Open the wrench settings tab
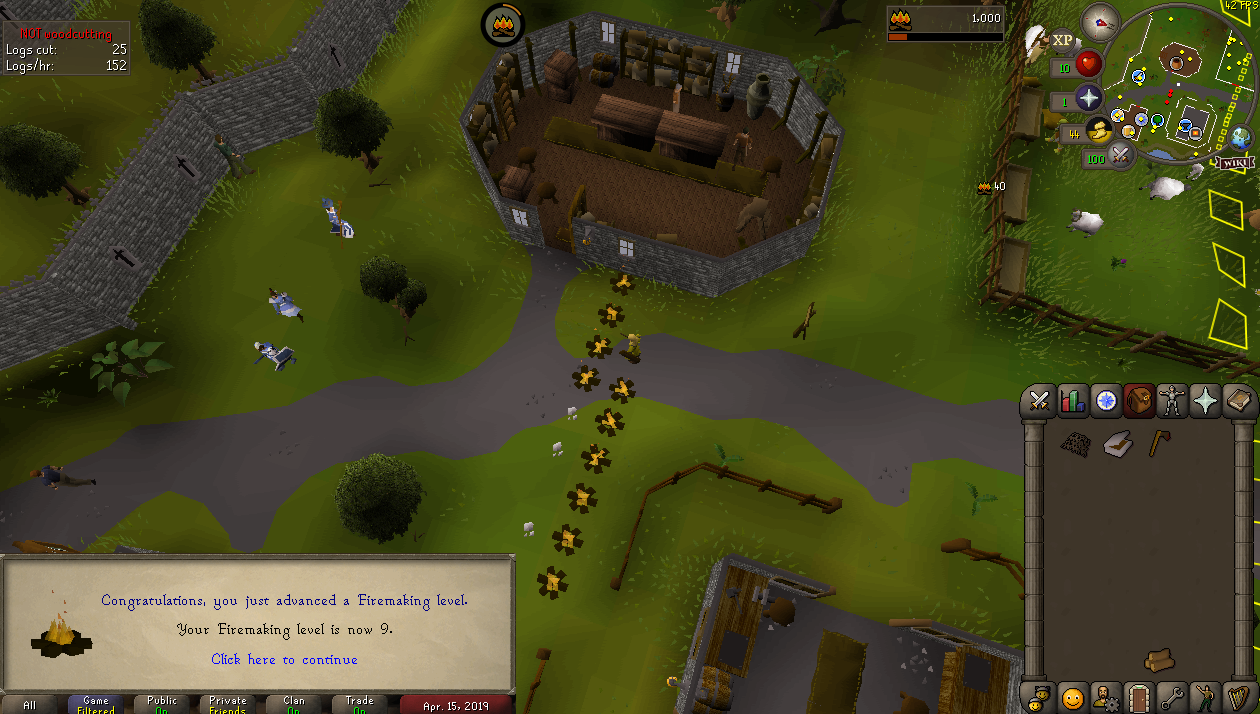The image size is (1260, 714). (x=1172, y=697)
